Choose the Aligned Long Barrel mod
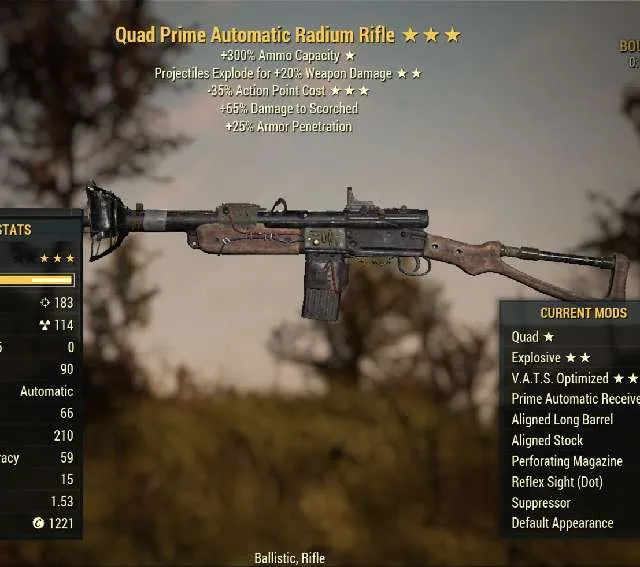Image resolution: width=640 pixels, height=567 pixels. (562, 420)
